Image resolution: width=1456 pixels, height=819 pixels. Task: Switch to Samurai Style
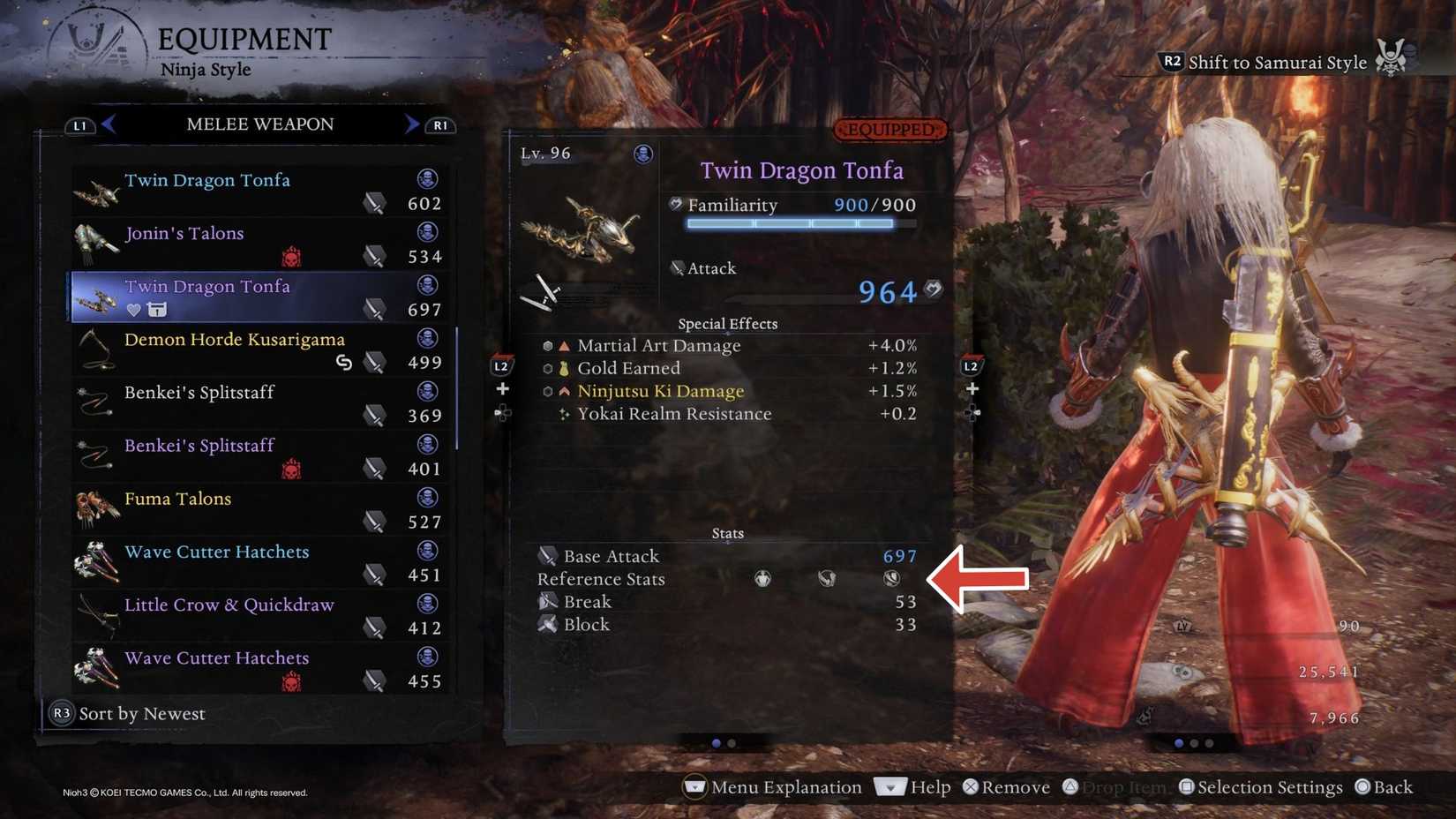pyautogui.click(x=1277, y=62)
